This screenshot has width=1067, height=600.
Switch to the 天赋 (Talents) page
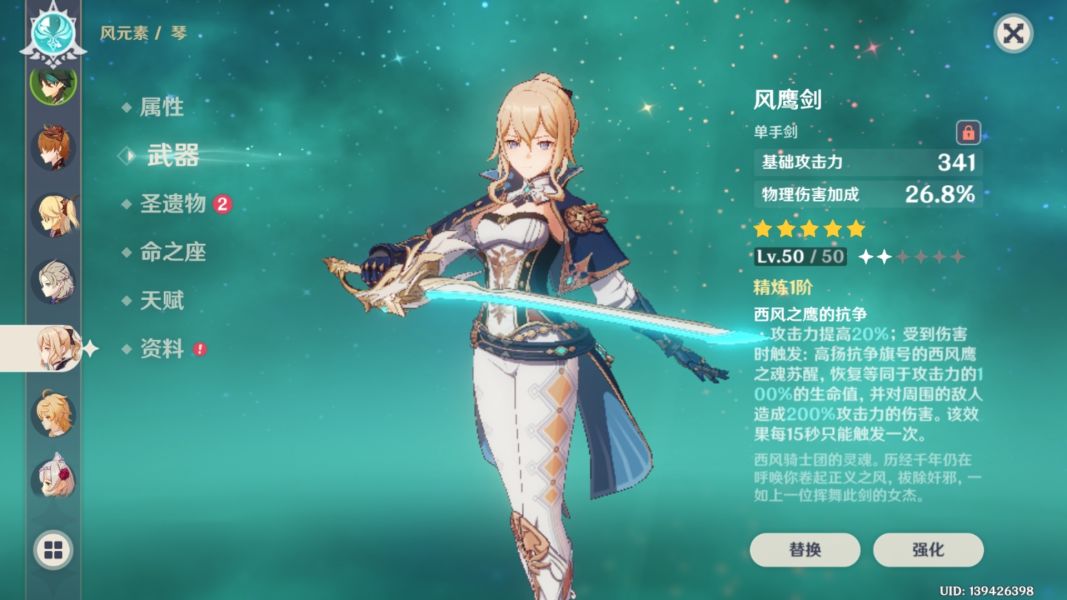tap(161, 300)
